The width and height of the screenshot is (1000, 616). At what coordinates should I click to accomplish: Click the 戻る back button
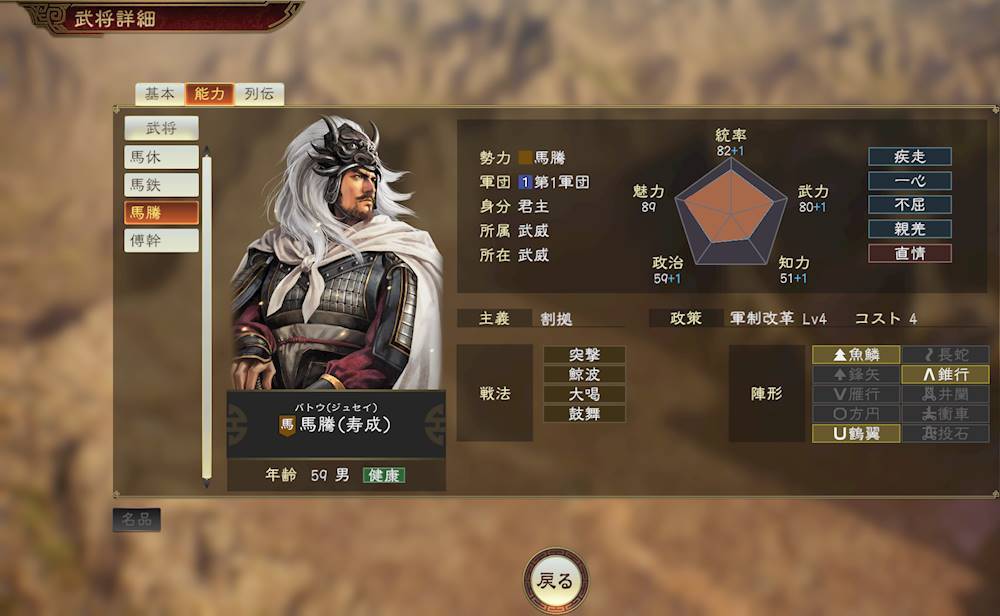(x=555, y=581)
